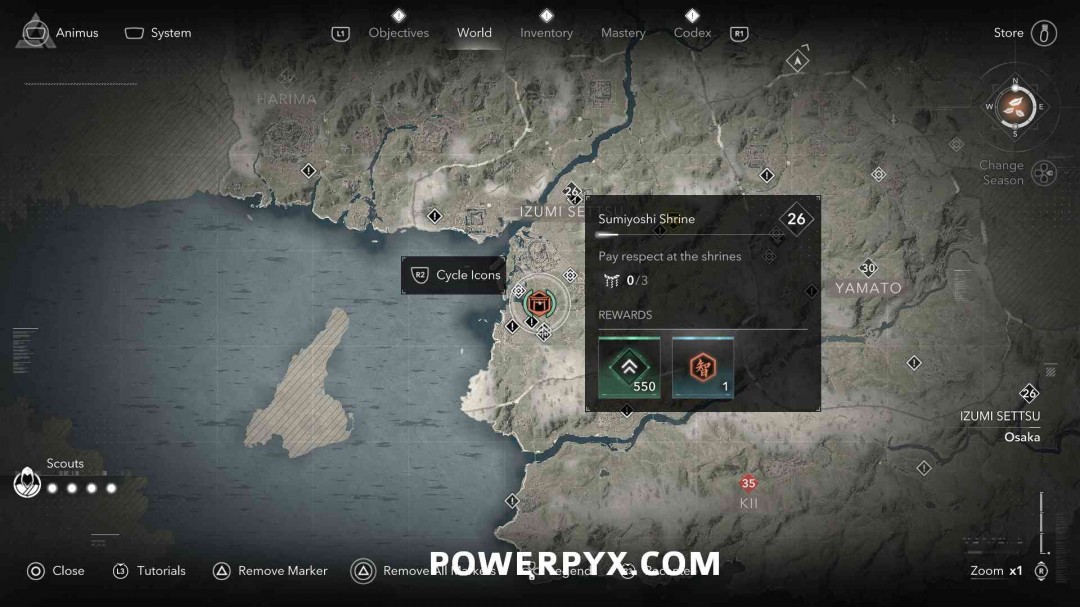
Task: Select the orange knowledge point reward tile
Action: point(702,367)
